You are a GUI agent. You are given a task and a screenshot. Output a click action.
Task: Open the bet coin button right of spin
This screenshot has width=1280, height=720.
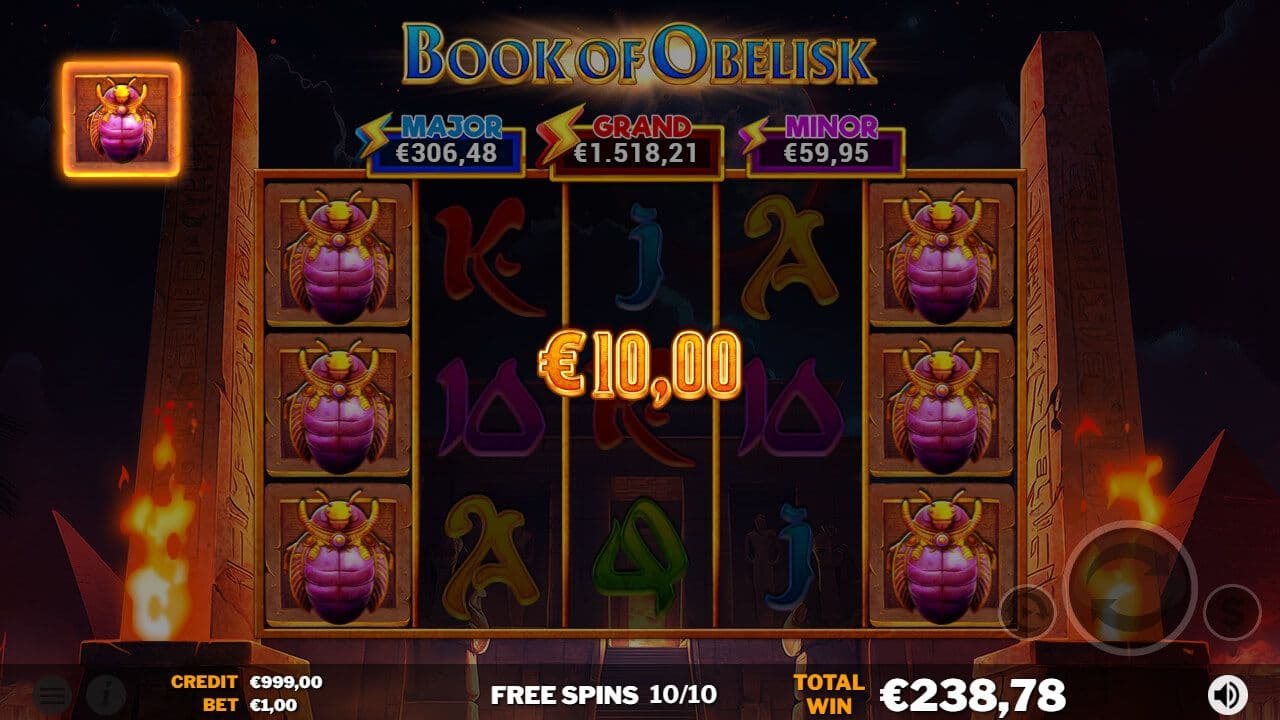1231,611
